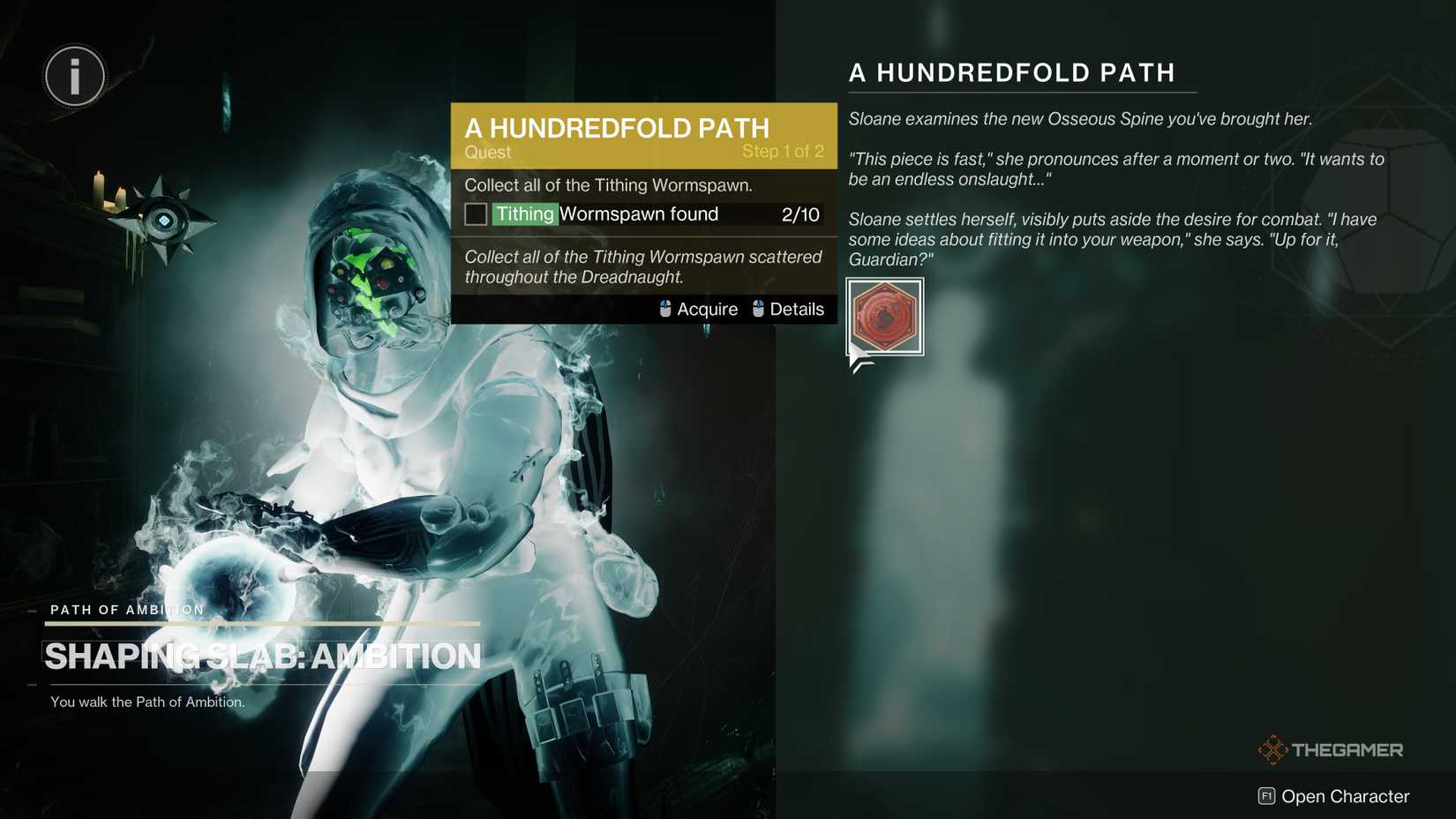
Task: Toggle the Tithing Wormspawn found checkbox
Action: 476,213
